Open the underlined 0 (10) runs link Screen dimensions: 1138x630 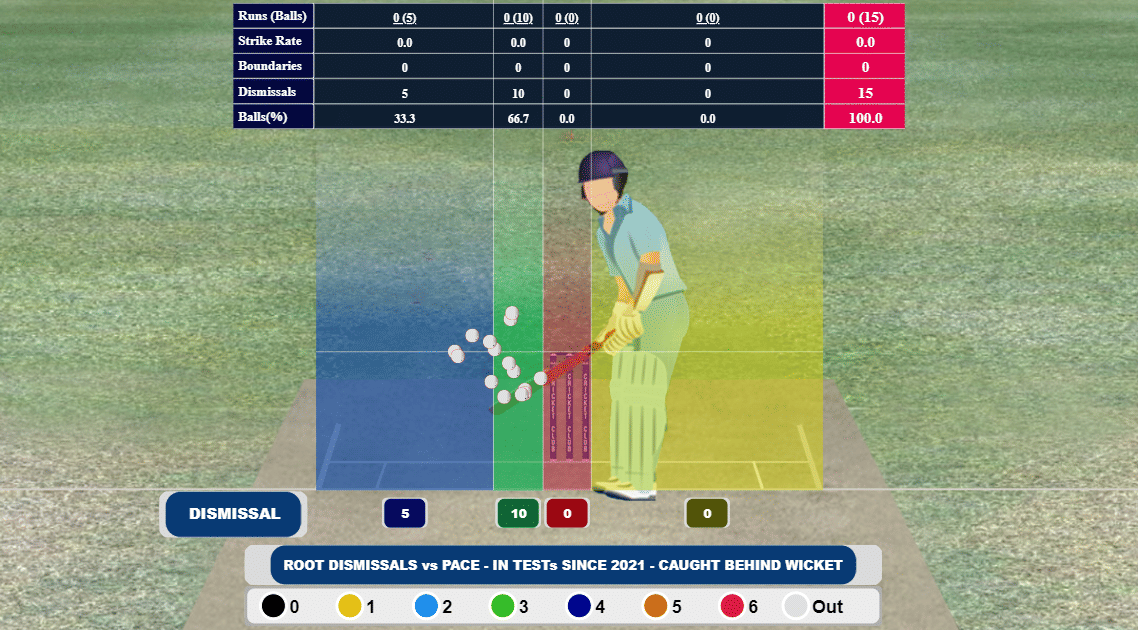tap(518, 17)
